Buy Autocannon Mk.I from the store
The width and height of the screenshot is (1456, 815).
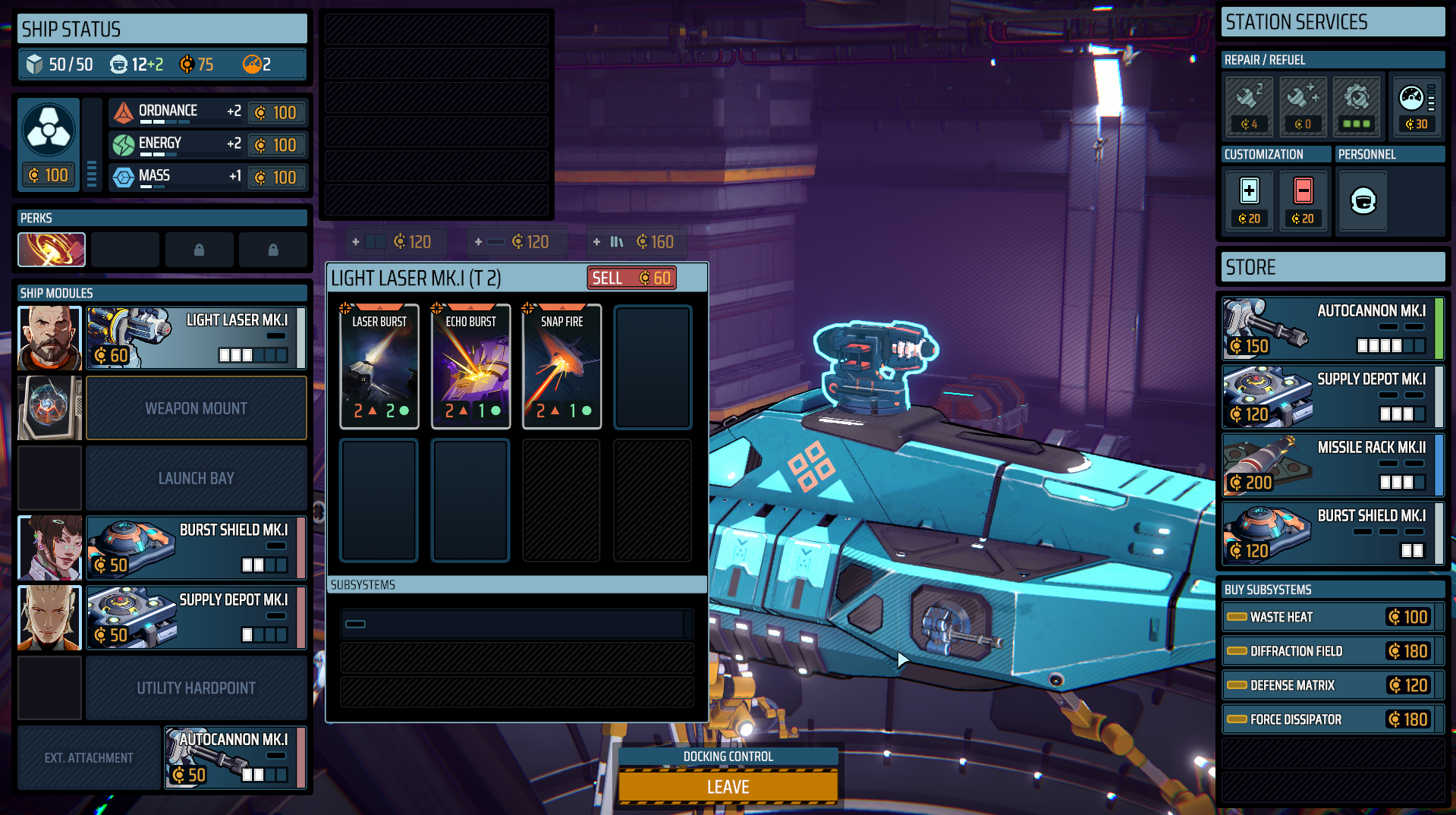pyautogui.click(x=1332, y=328)
